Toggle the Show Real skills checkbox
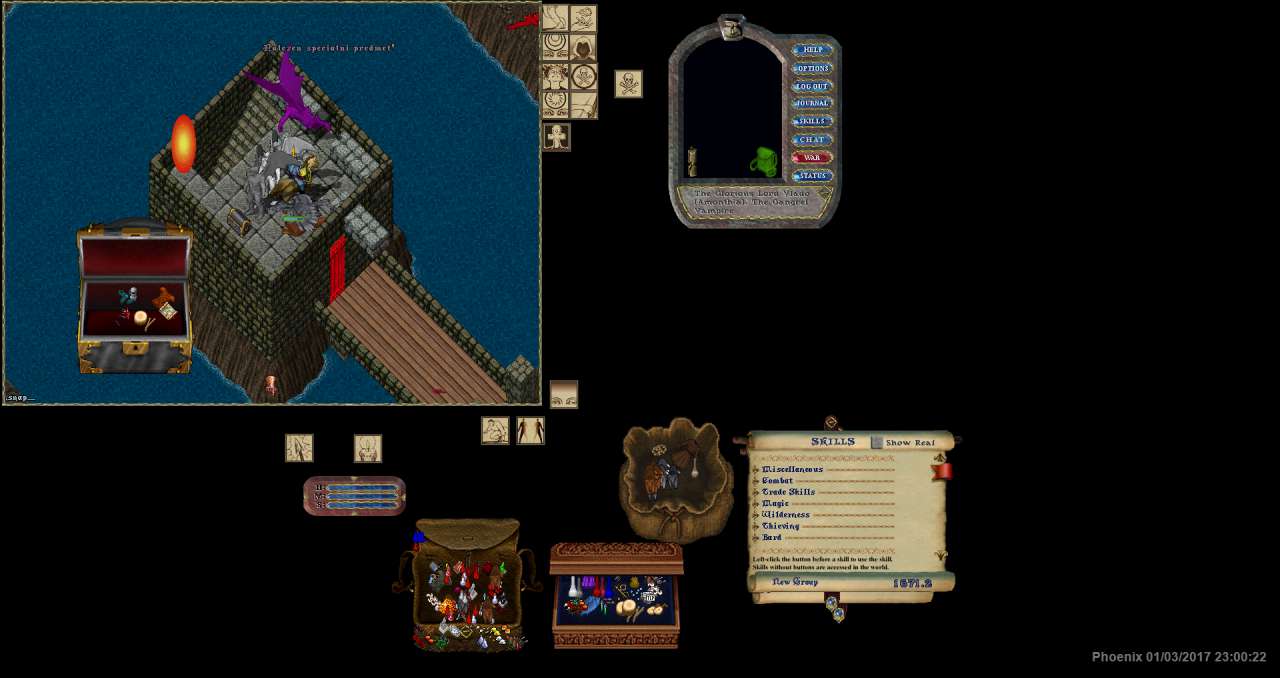The image size is (1280, 678). (877, 442)
